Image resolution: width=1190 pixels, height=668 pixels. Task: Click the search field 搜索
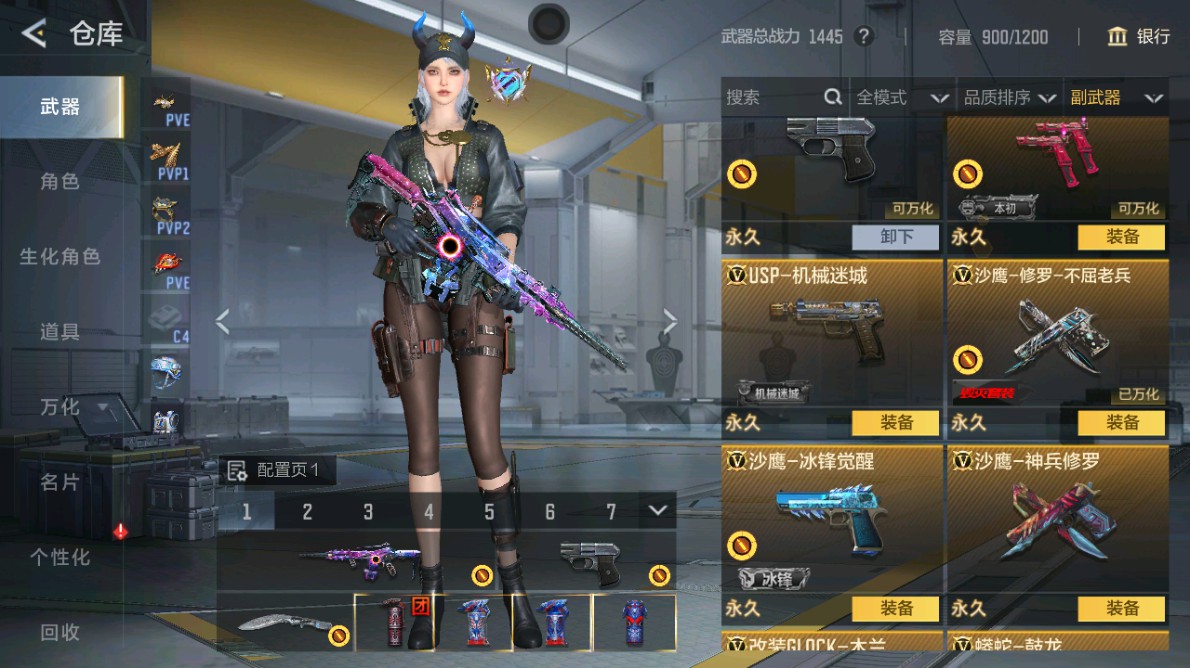tap(770, 97)
